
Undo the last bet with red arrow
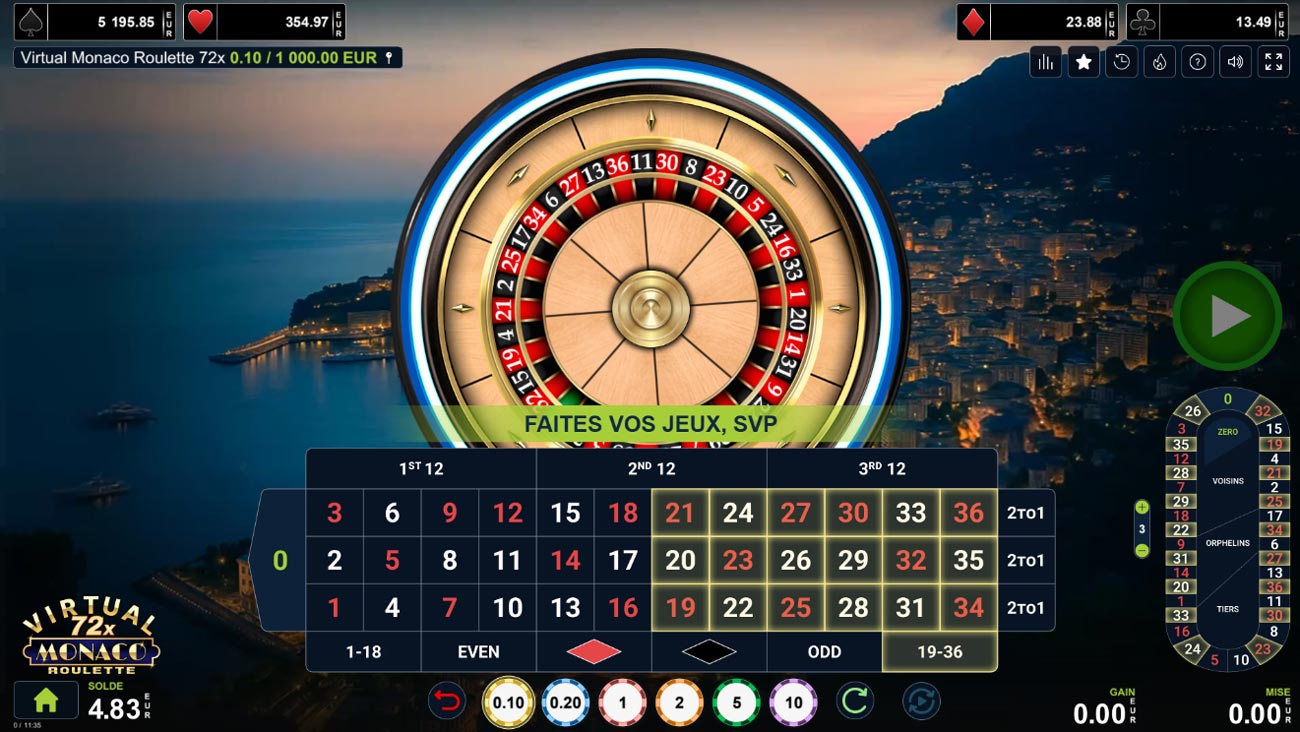447,702
